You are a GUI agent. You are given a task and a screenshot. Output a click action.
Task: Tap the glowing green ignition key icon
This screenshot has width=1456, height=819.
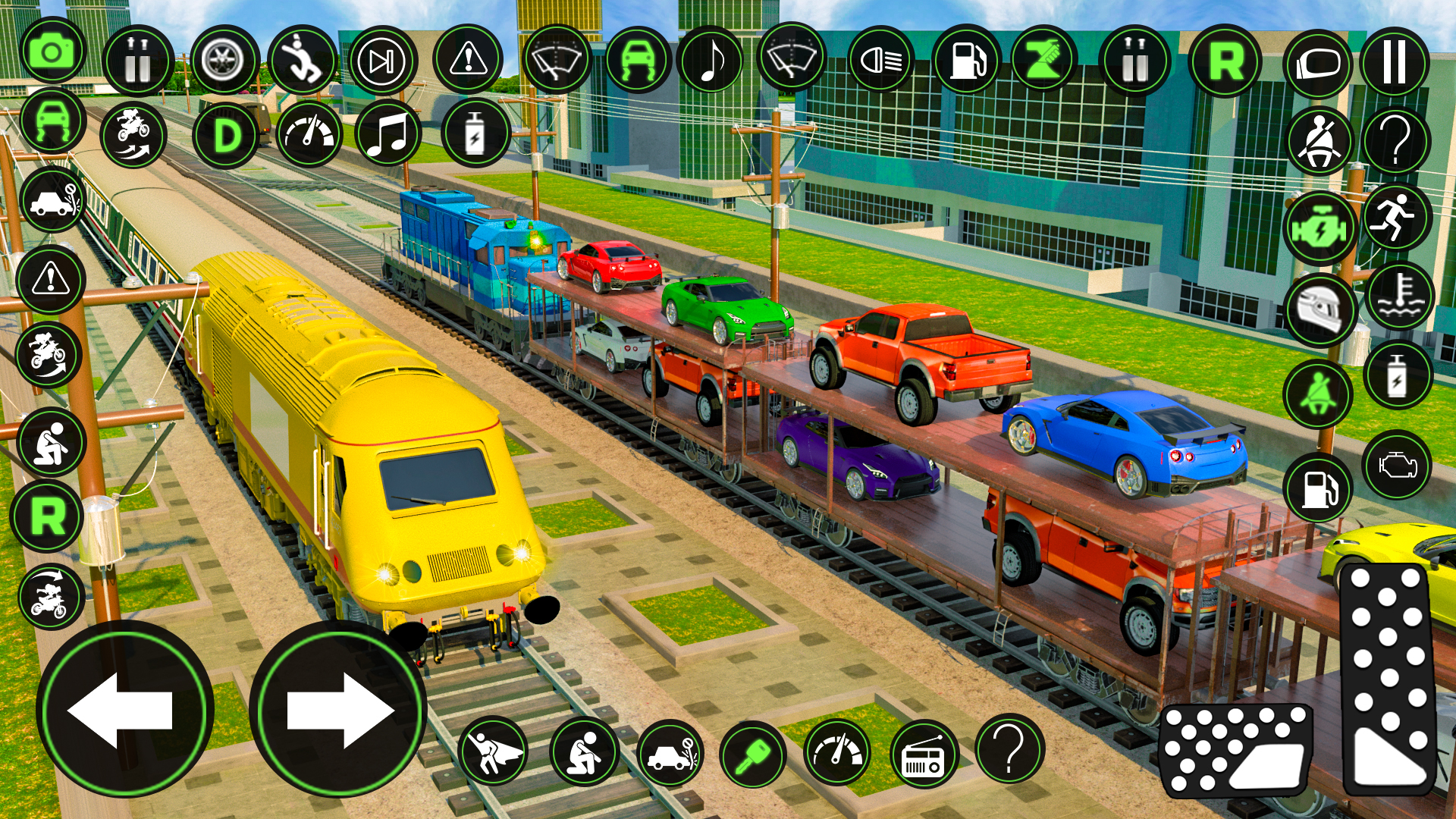(753, 756)
